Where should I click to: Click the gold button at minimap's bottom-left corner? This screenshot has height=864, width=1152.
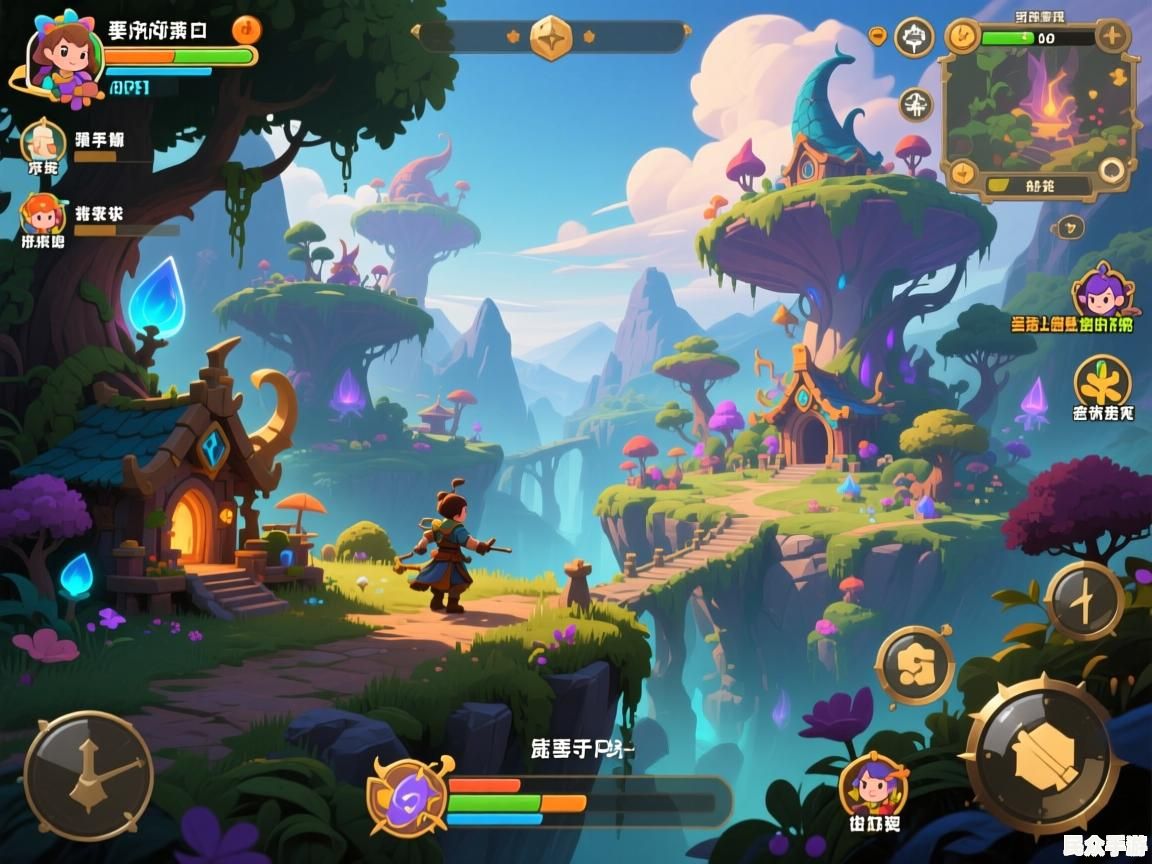(962, 172)
